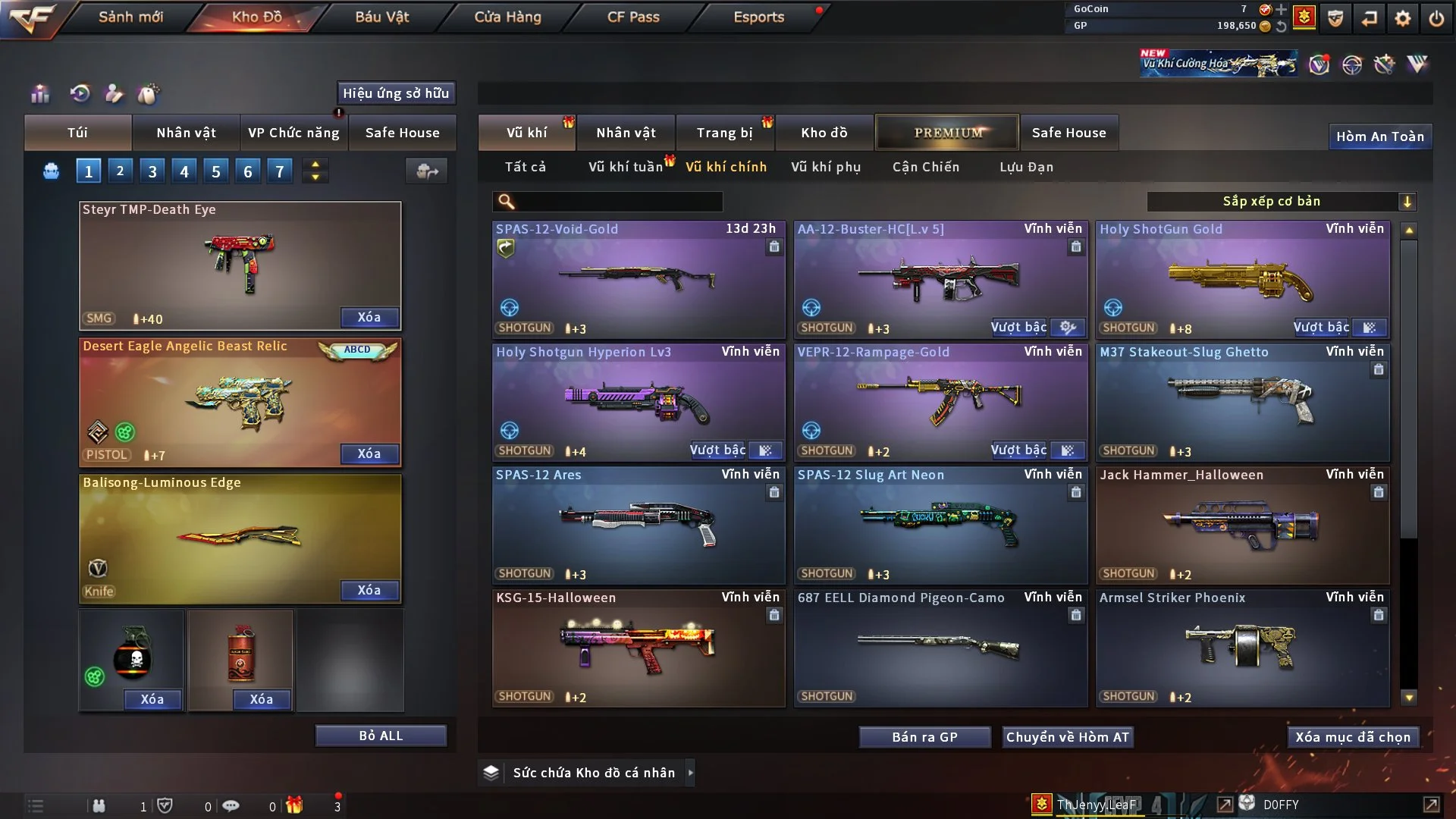1456x819 pixels.
Task: Click the Bỏ ALL button
Action: [381, 736]
